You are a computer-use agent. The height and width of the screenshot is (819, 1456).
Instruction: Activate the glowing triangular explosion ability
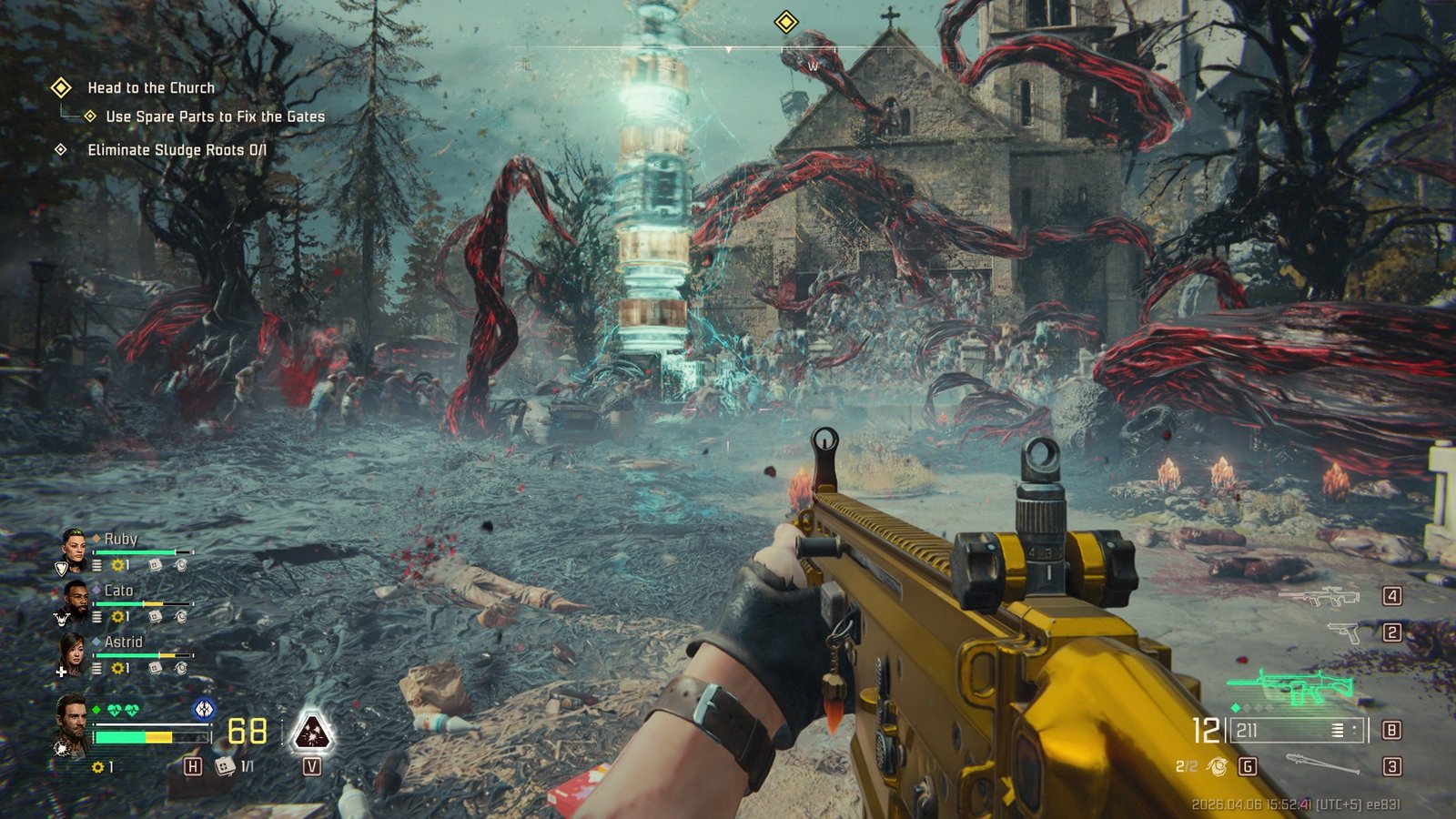click(312, 731)
